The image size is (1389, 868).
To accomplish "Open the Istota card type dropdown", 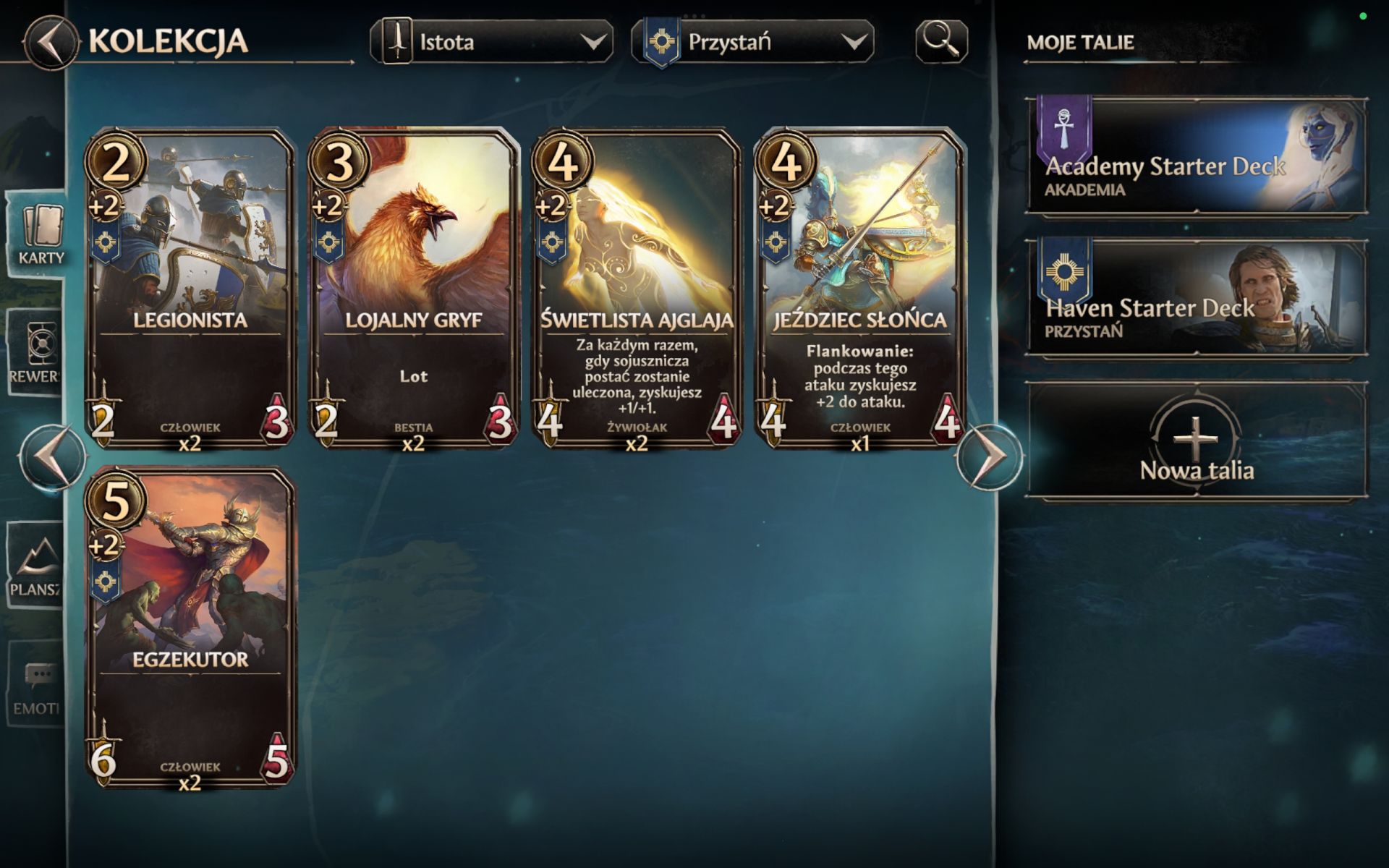I will (492, 42).
